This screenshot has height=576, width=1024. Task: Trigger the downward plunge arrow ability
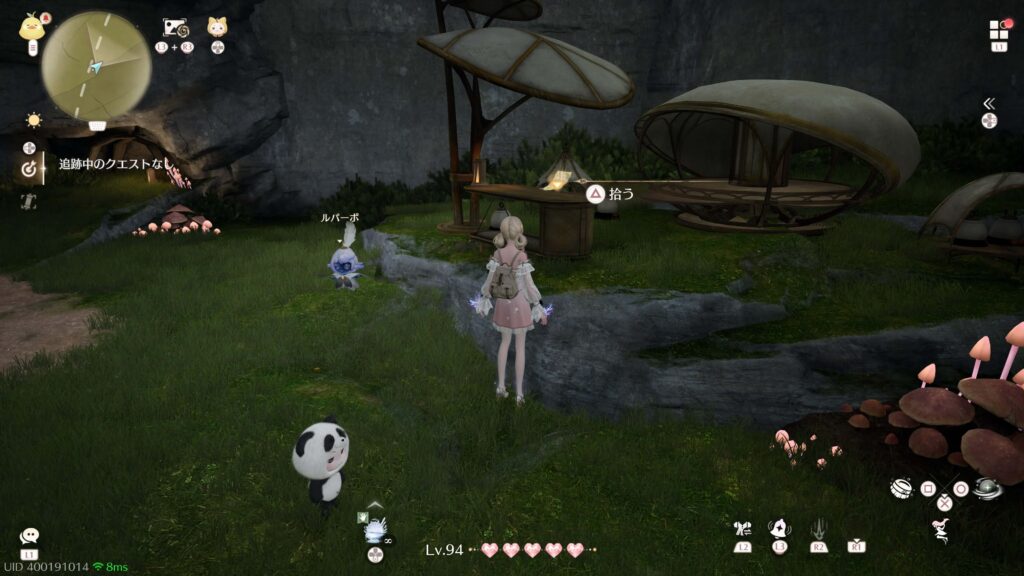click(819, 528)
